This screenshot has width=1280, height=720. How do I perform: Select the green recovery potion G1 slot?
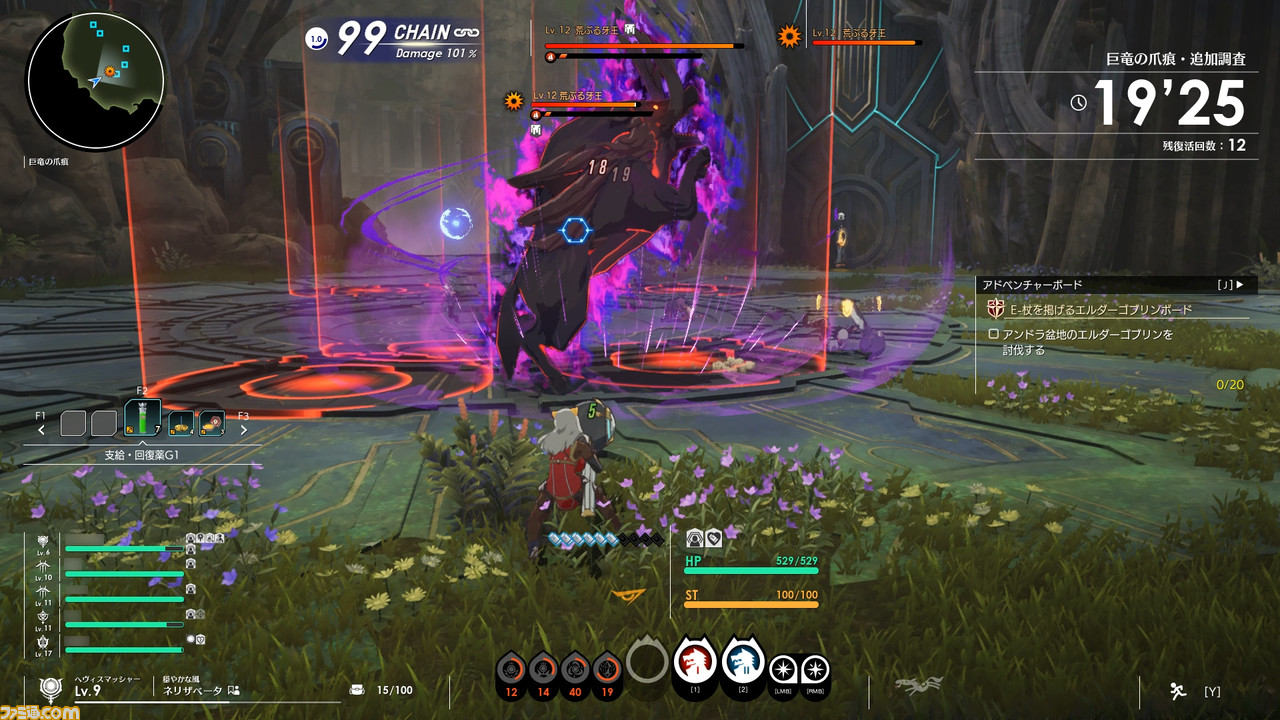[x=142, y=420]
